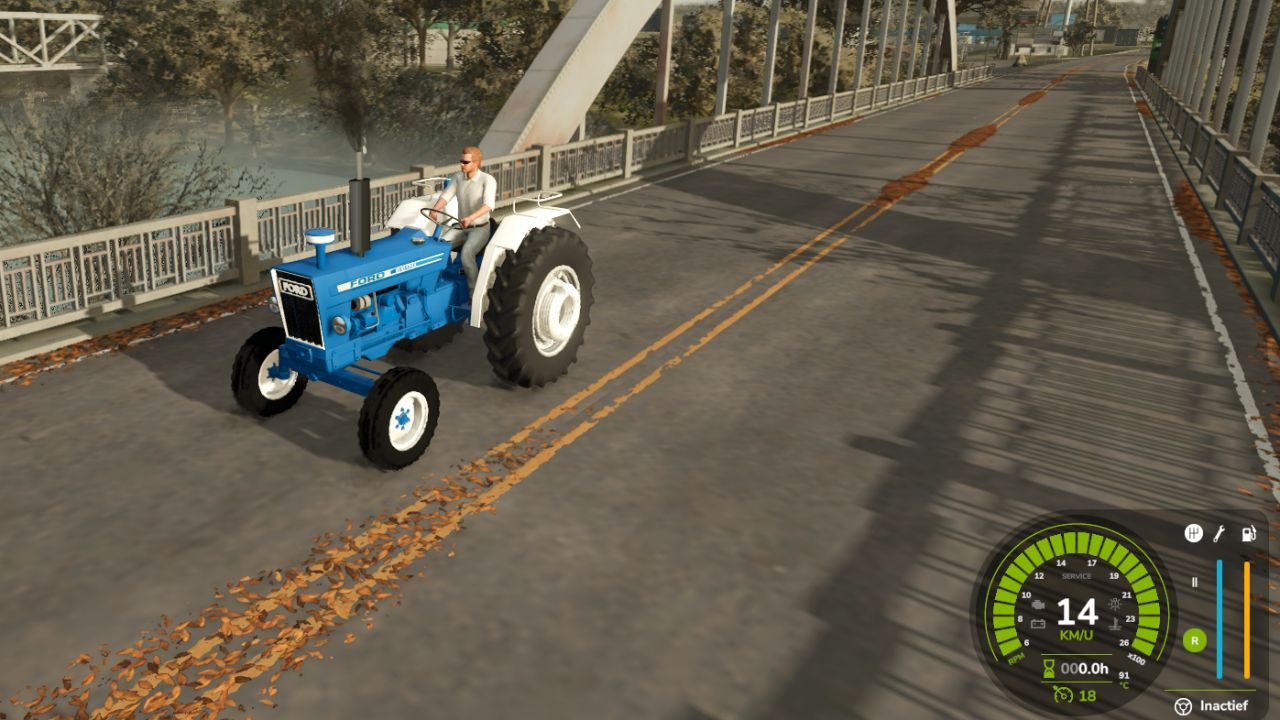Click the cruise control speedometer icon next to 18
The image size is (1280, 720).
(x=1062, y=695)
